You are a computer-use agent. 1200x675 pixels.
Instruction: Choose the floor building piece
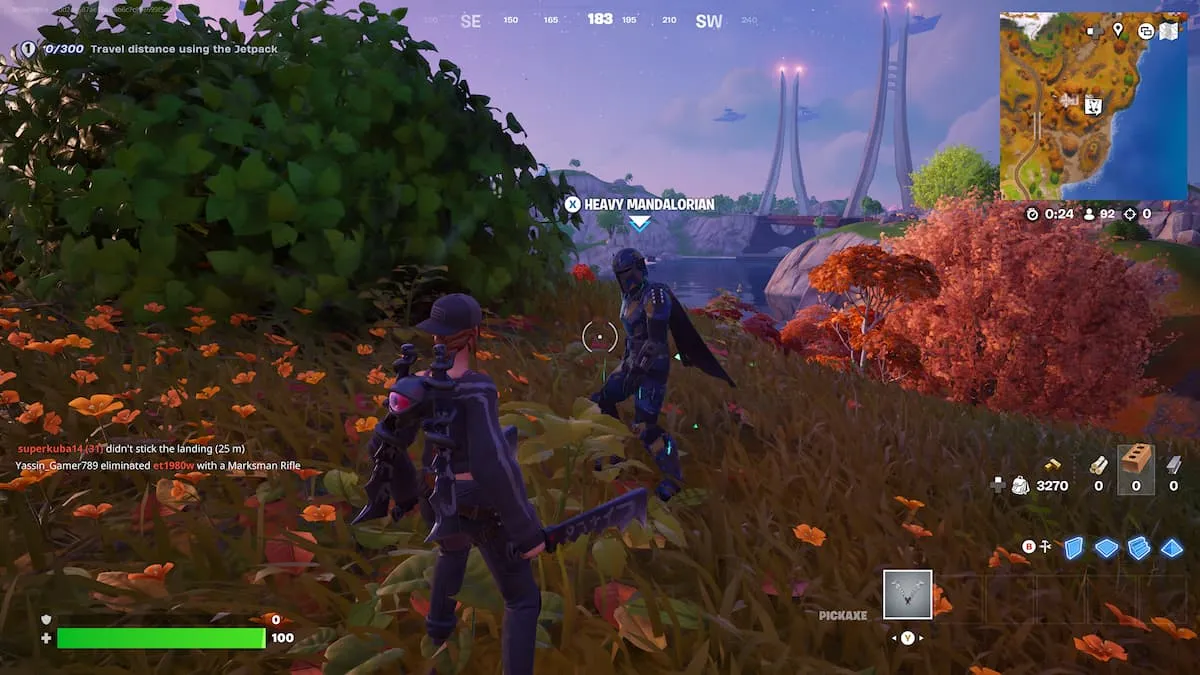[1106, 547]
